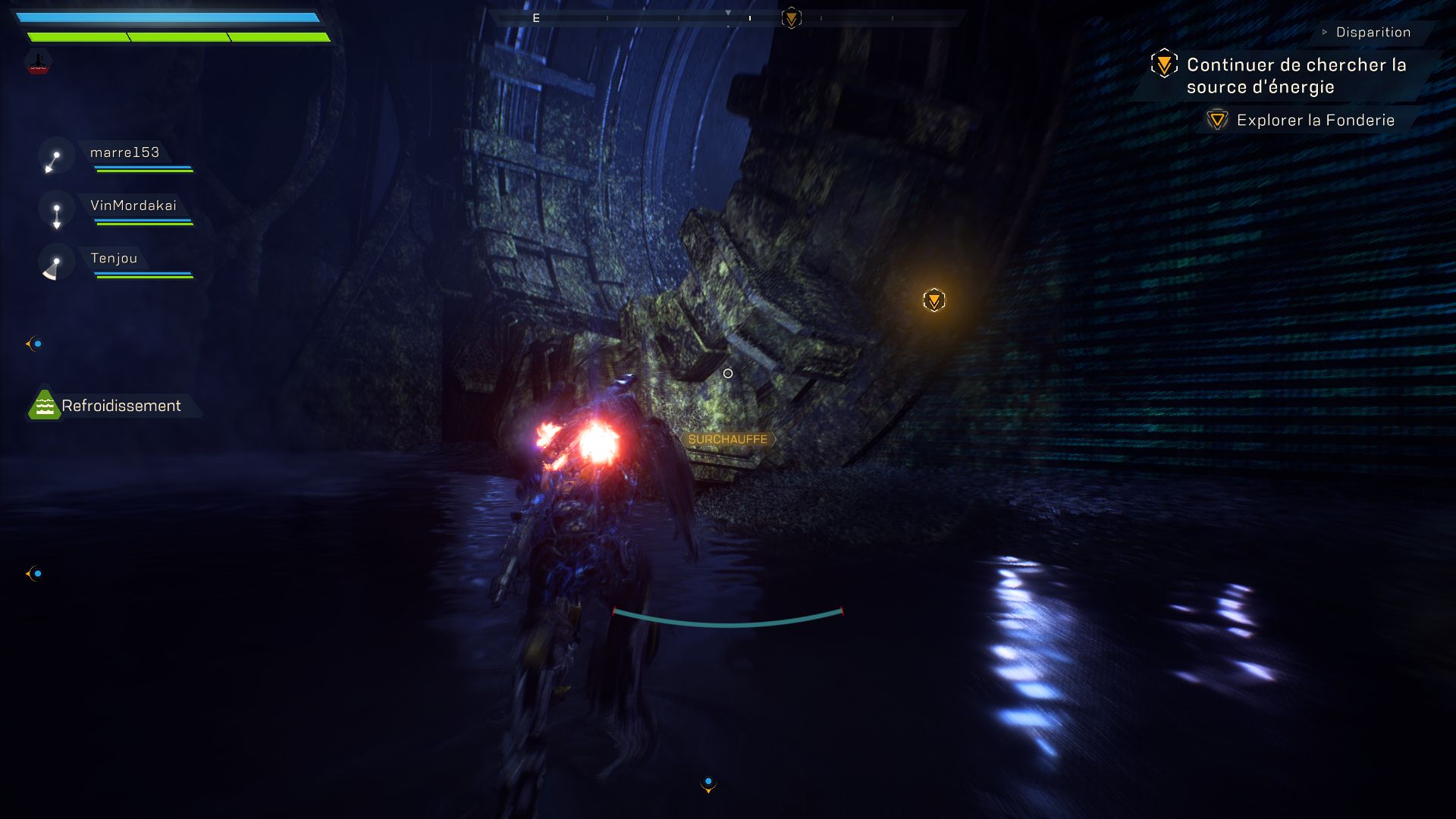Select the orange icon beside Explorer la Fonderie
1456x819 pixels.
[x=1217, y=119]
